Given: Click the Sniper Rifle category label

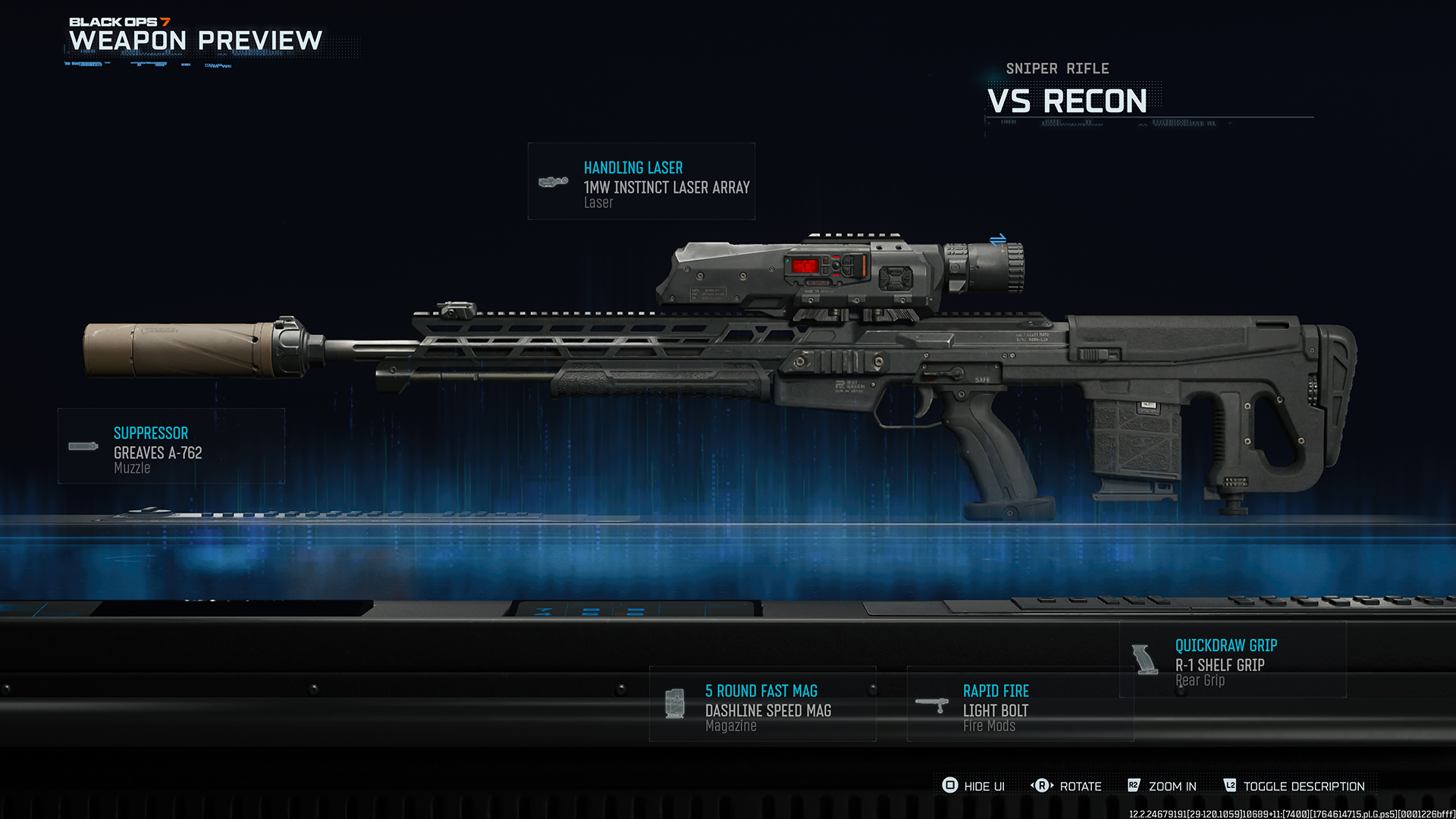Looking at the screenshot, I should (1057, 68).
